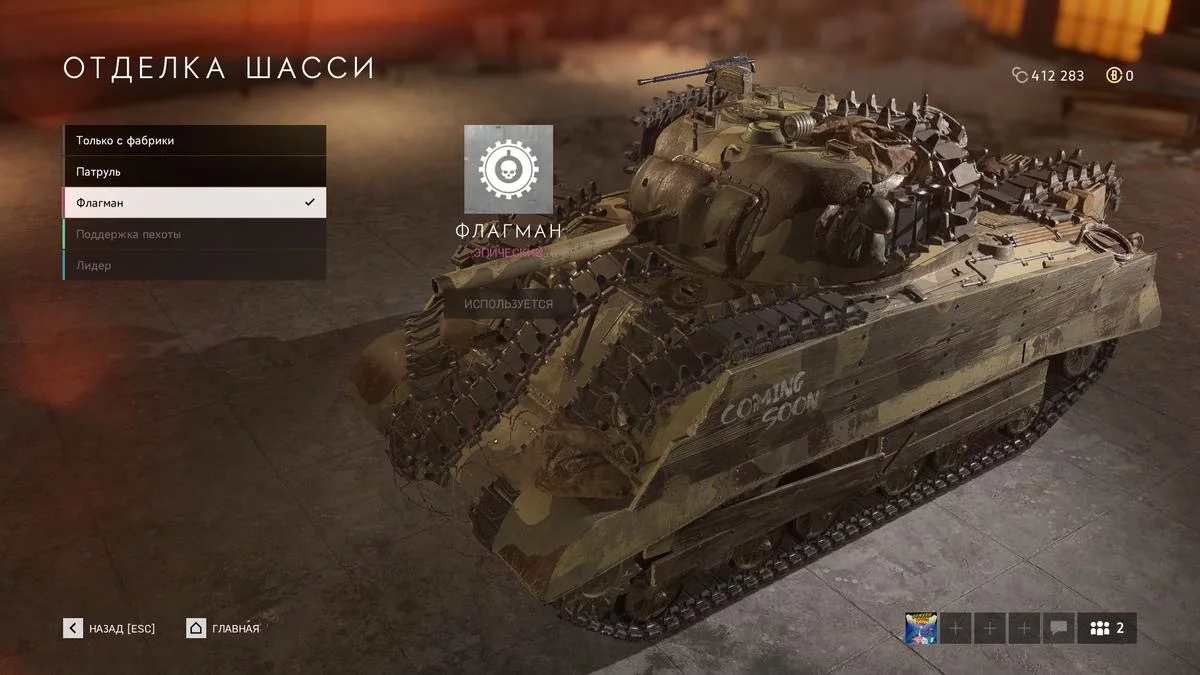This screenshot has width=1200, height=675.
Task: Return to the "Главная" home screen
Action: pos(223,628)
